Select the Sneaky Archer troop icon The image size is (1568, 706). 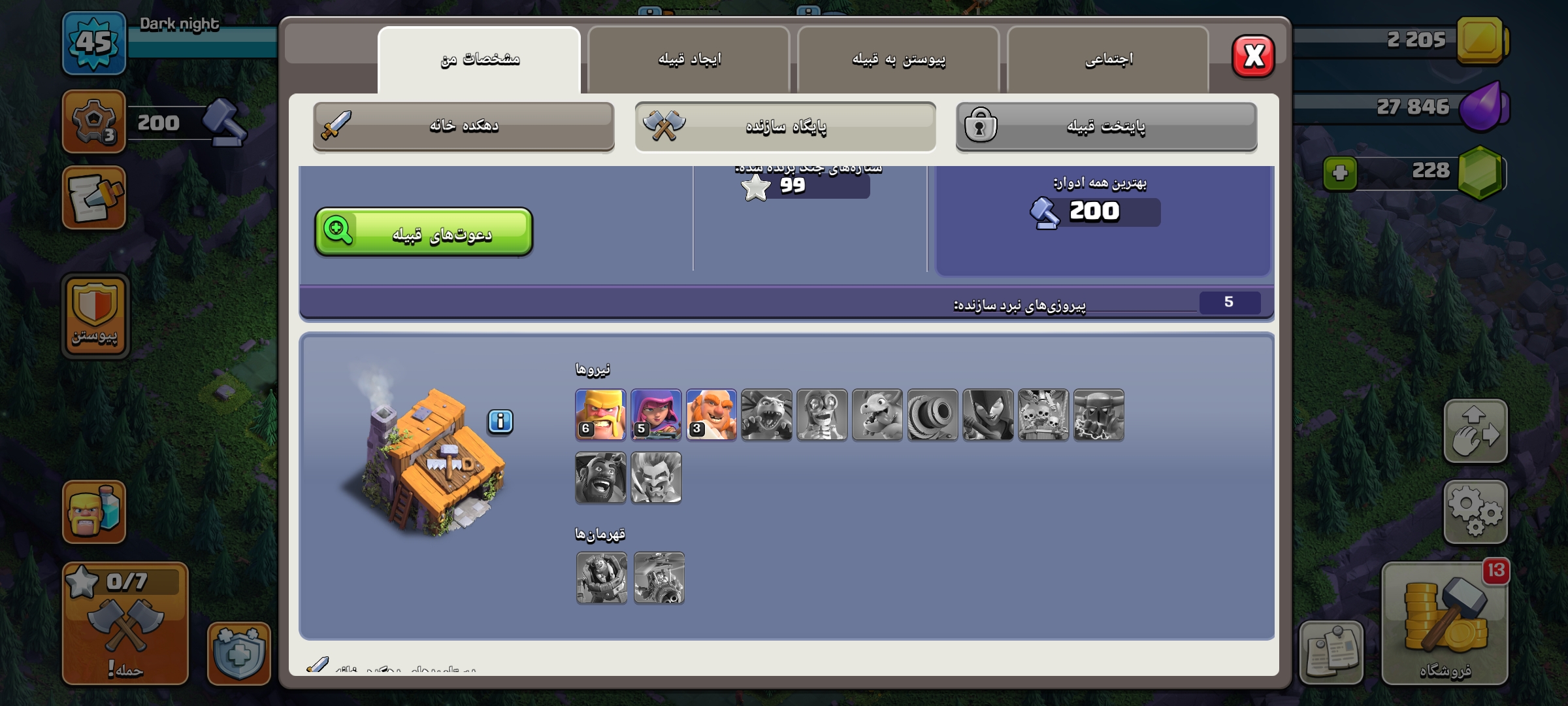656,414
